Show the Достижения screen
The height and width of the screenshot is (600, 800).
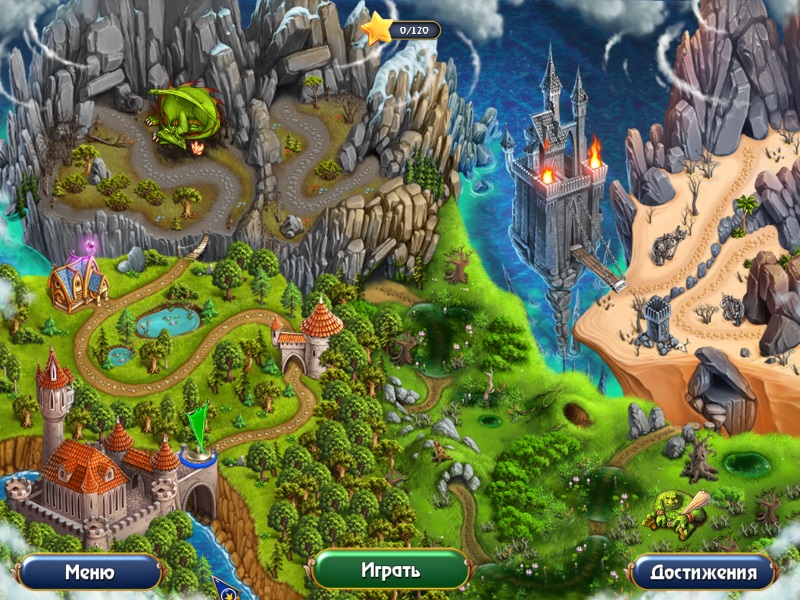coord(702,573)
